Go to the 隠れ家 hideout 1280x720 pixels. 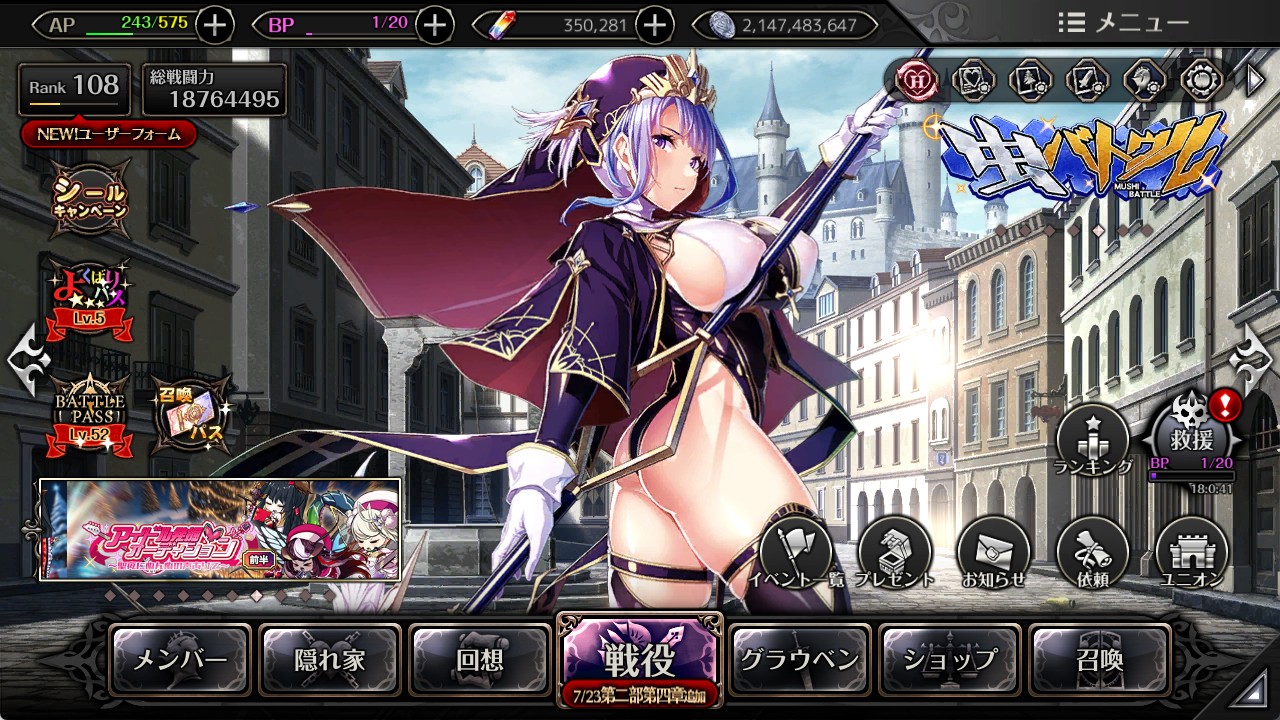[330, 660]
